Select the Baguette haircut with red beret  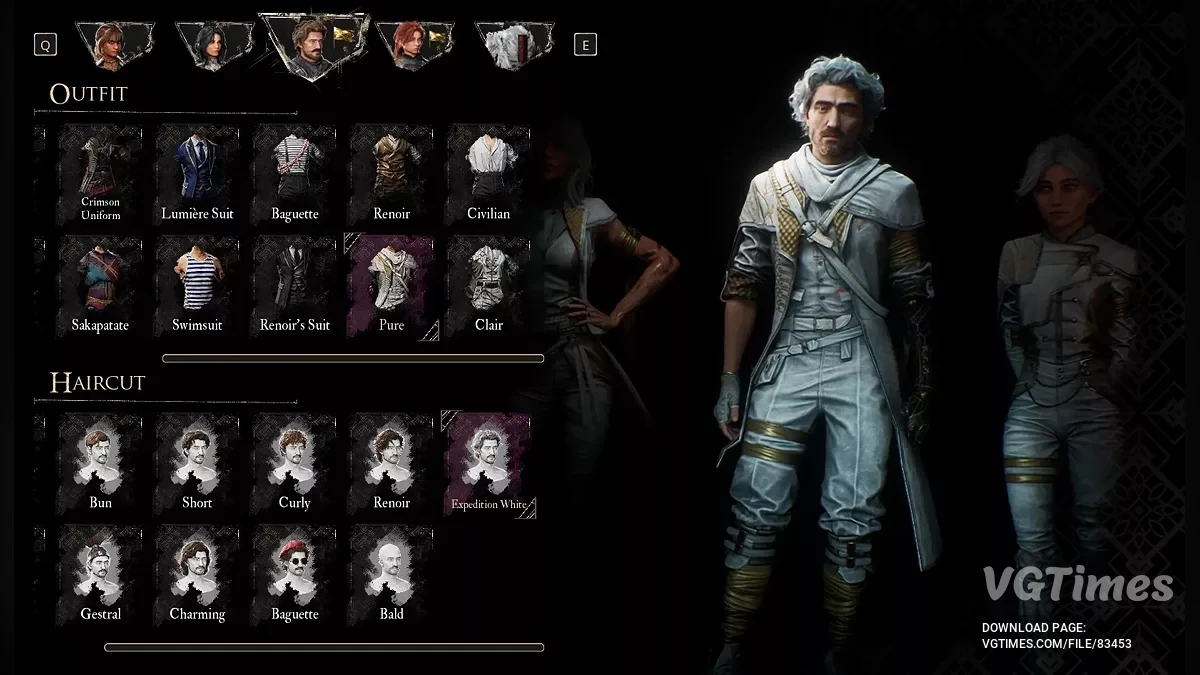tap(295, 575)
